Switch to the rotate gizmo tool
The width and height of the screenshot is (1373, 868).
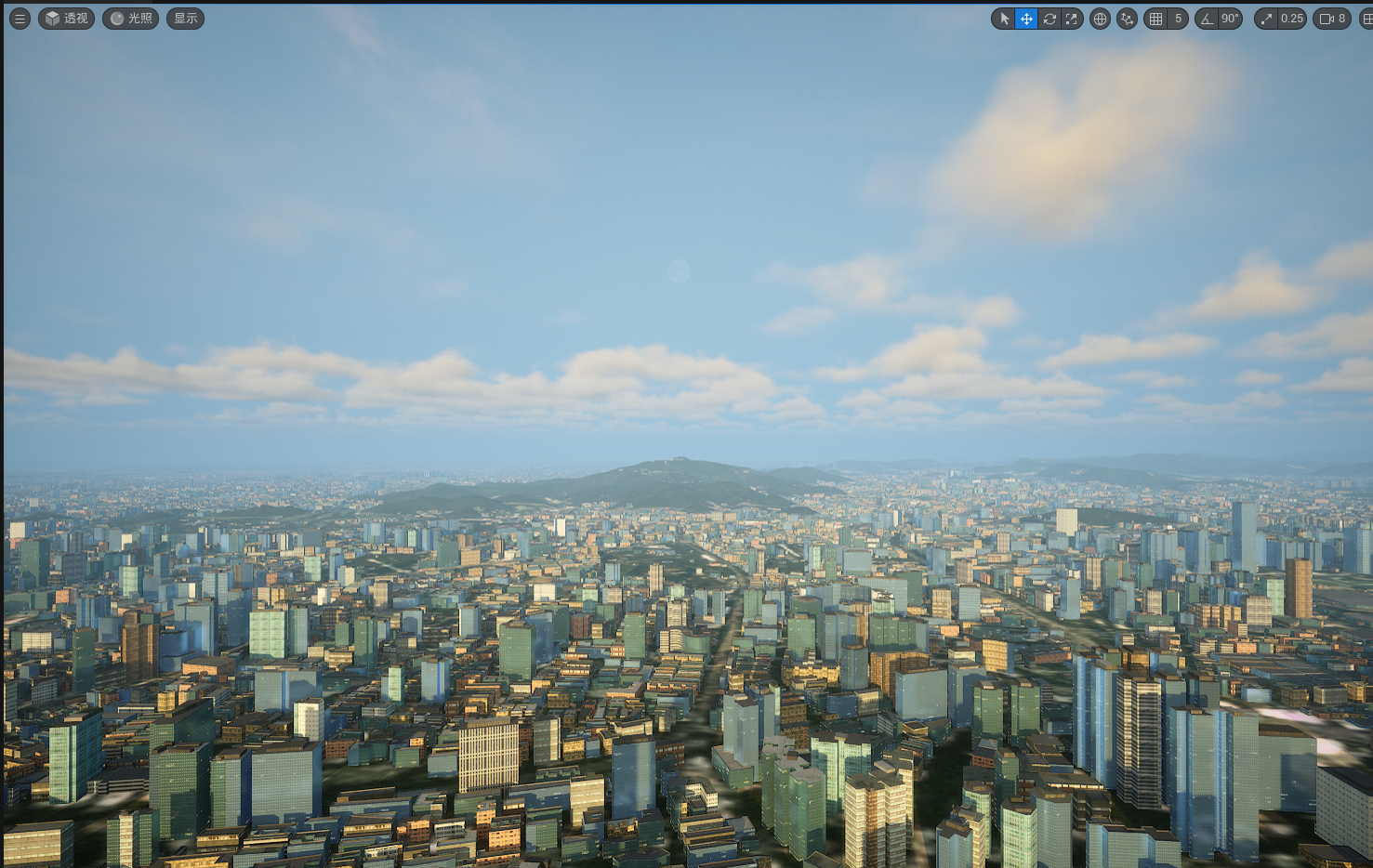(1050, 19)
